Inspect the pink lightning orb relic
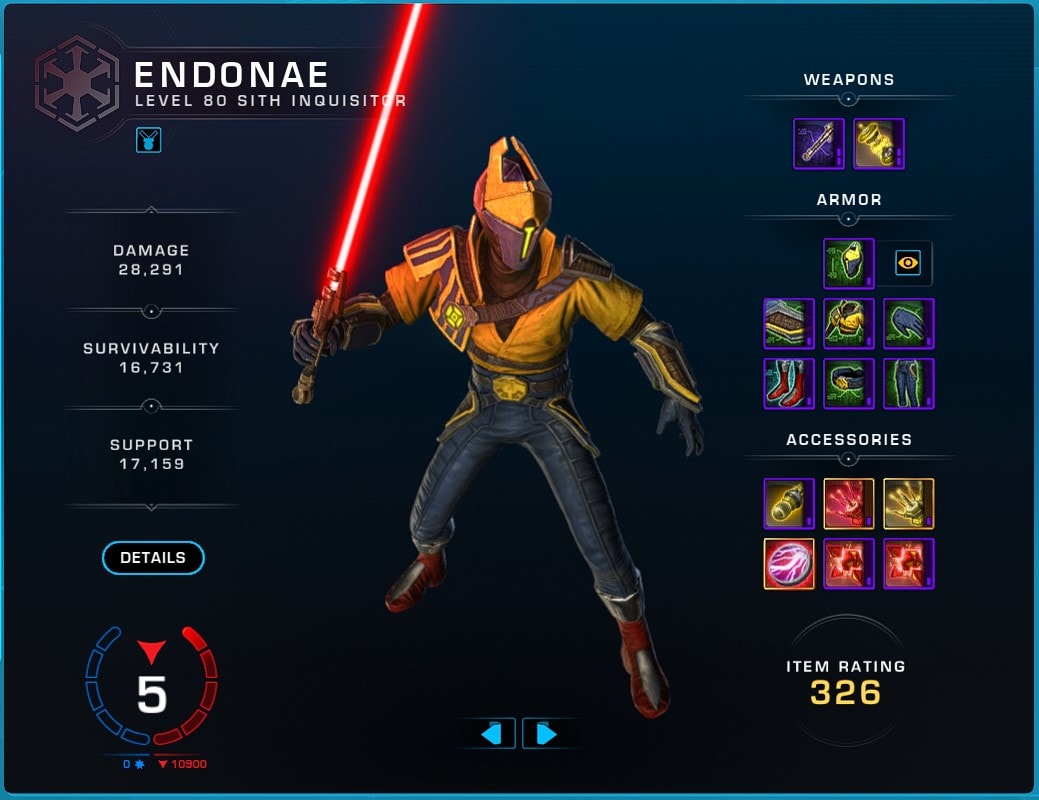1039x800 pixels. [789, 564]
